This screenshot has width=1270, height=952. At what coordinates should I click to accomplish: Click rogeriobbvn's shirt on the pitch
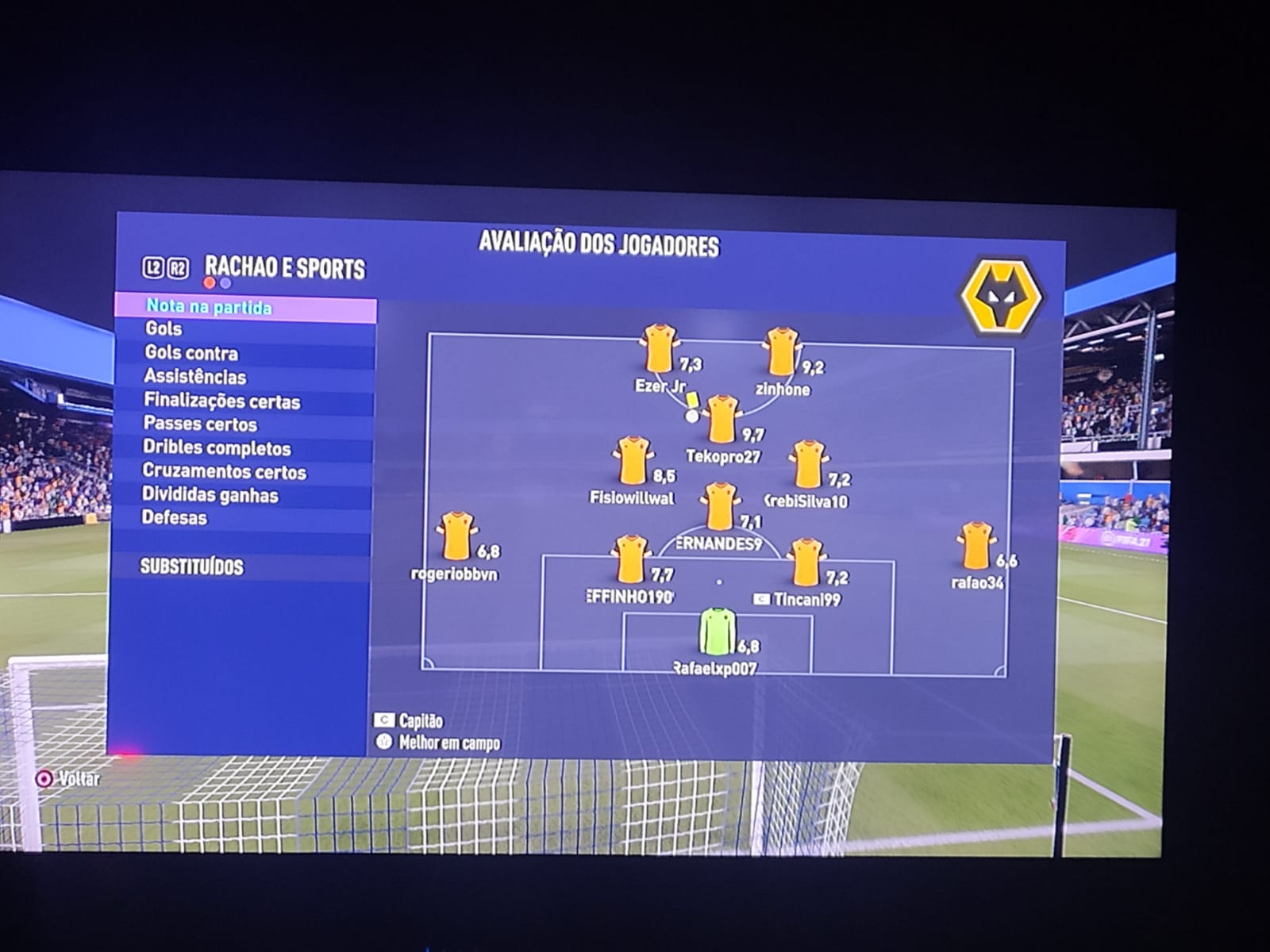pyautogui.click(x=456, y=536)
